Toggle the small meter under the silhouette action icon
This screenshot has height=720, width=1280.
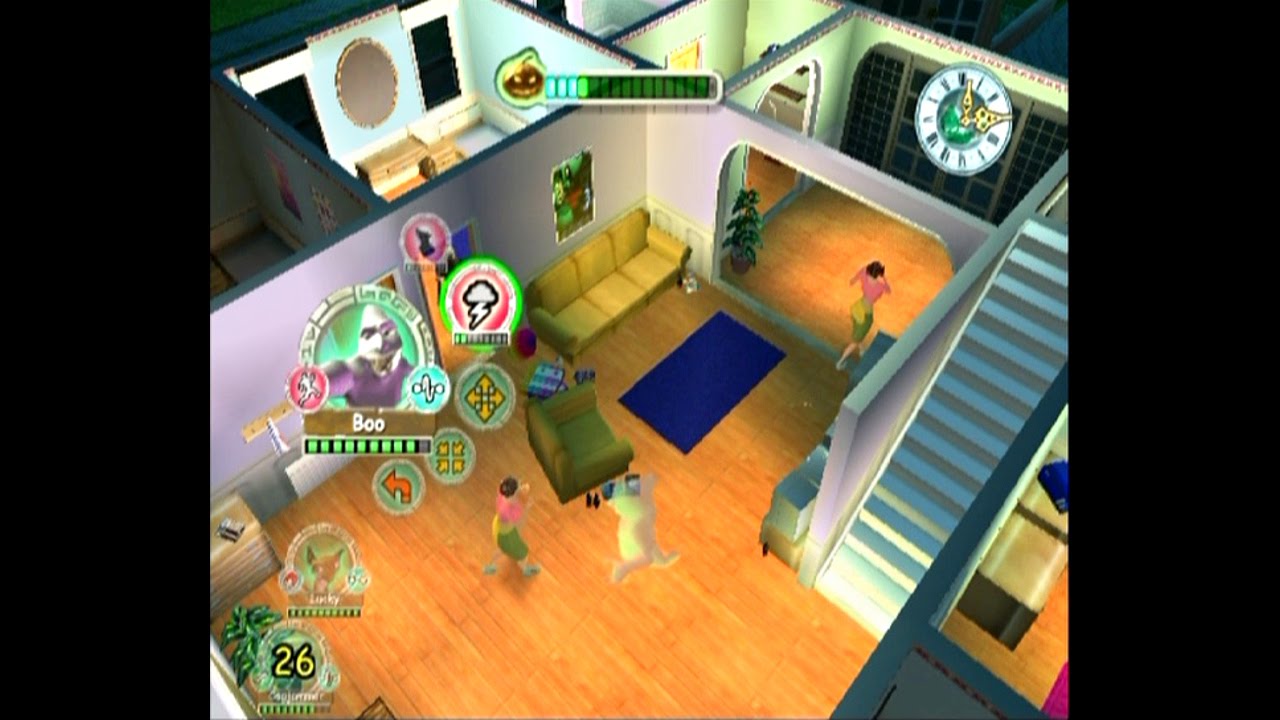point(424,267)
